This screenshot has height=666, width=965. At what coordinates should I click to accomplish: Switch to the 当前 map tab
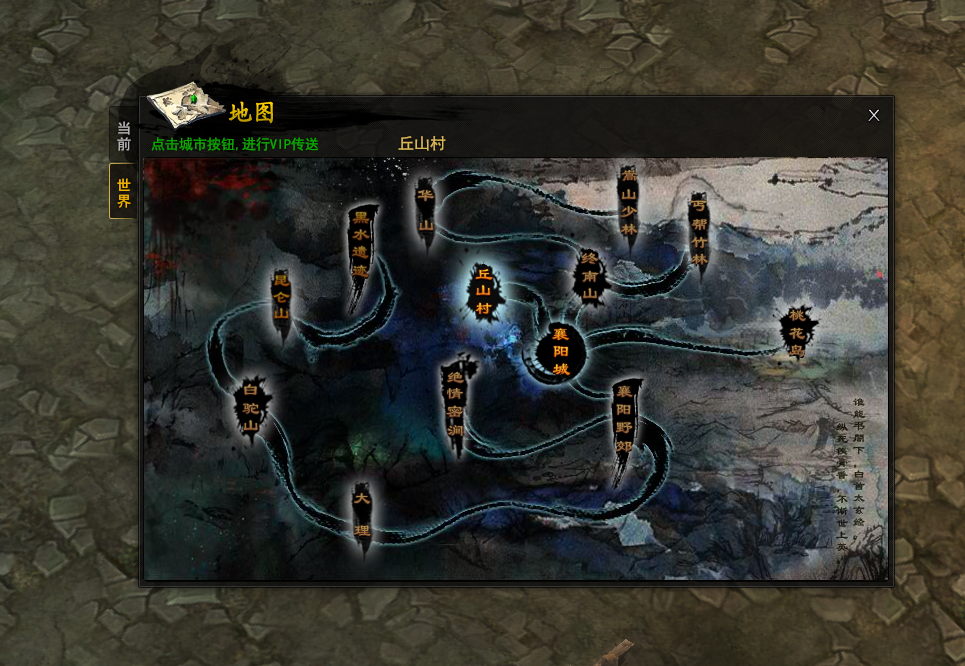point(123,137)
